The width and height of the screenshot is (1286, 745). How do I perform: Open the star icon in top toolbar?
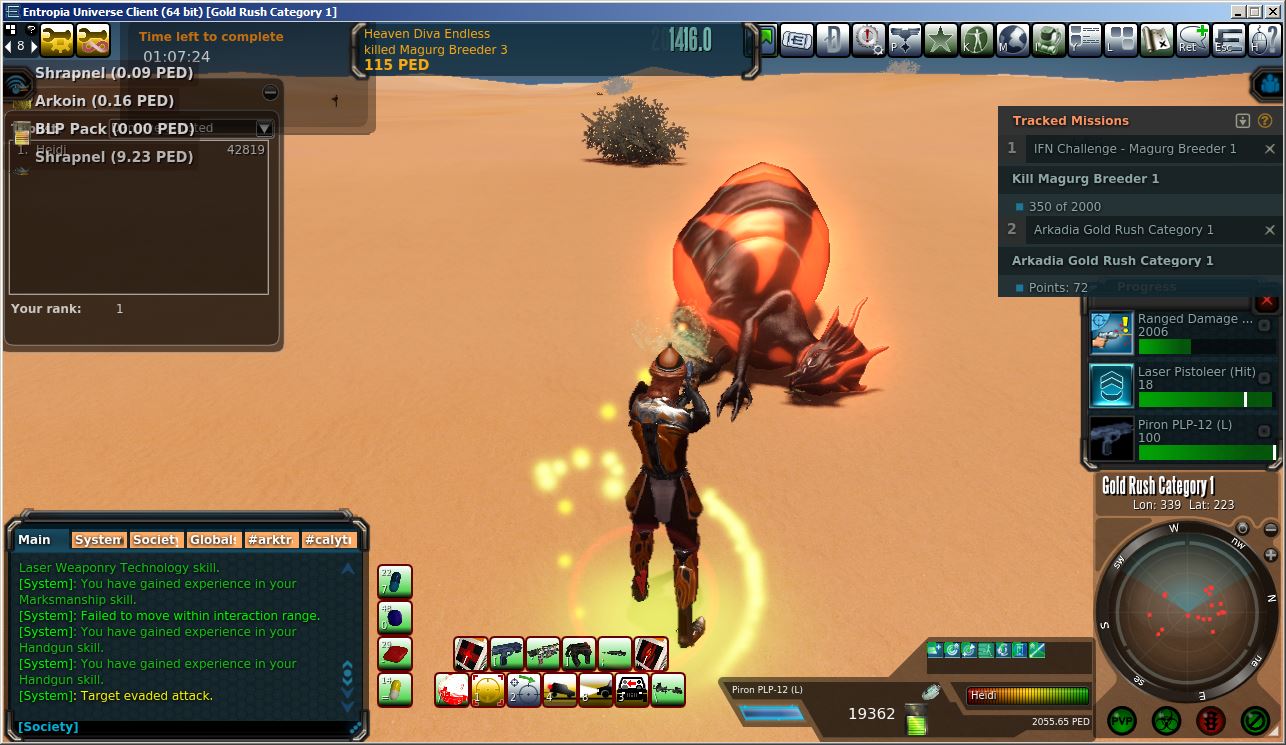(x=940, y=40)
